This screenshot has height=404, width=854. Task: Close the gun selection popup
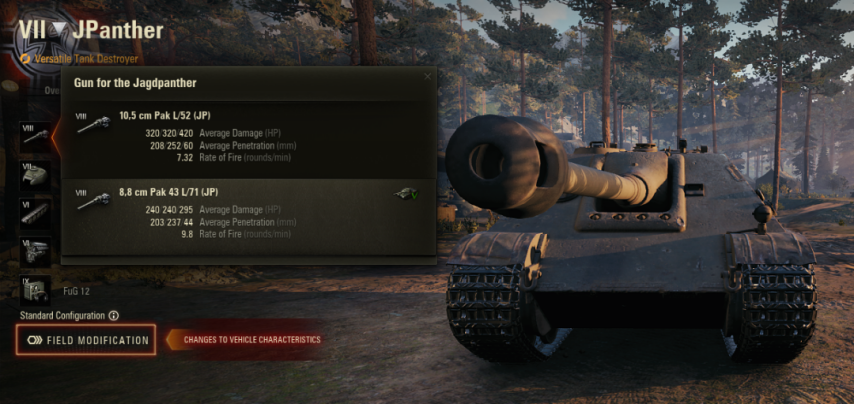[x=428, y=76]
